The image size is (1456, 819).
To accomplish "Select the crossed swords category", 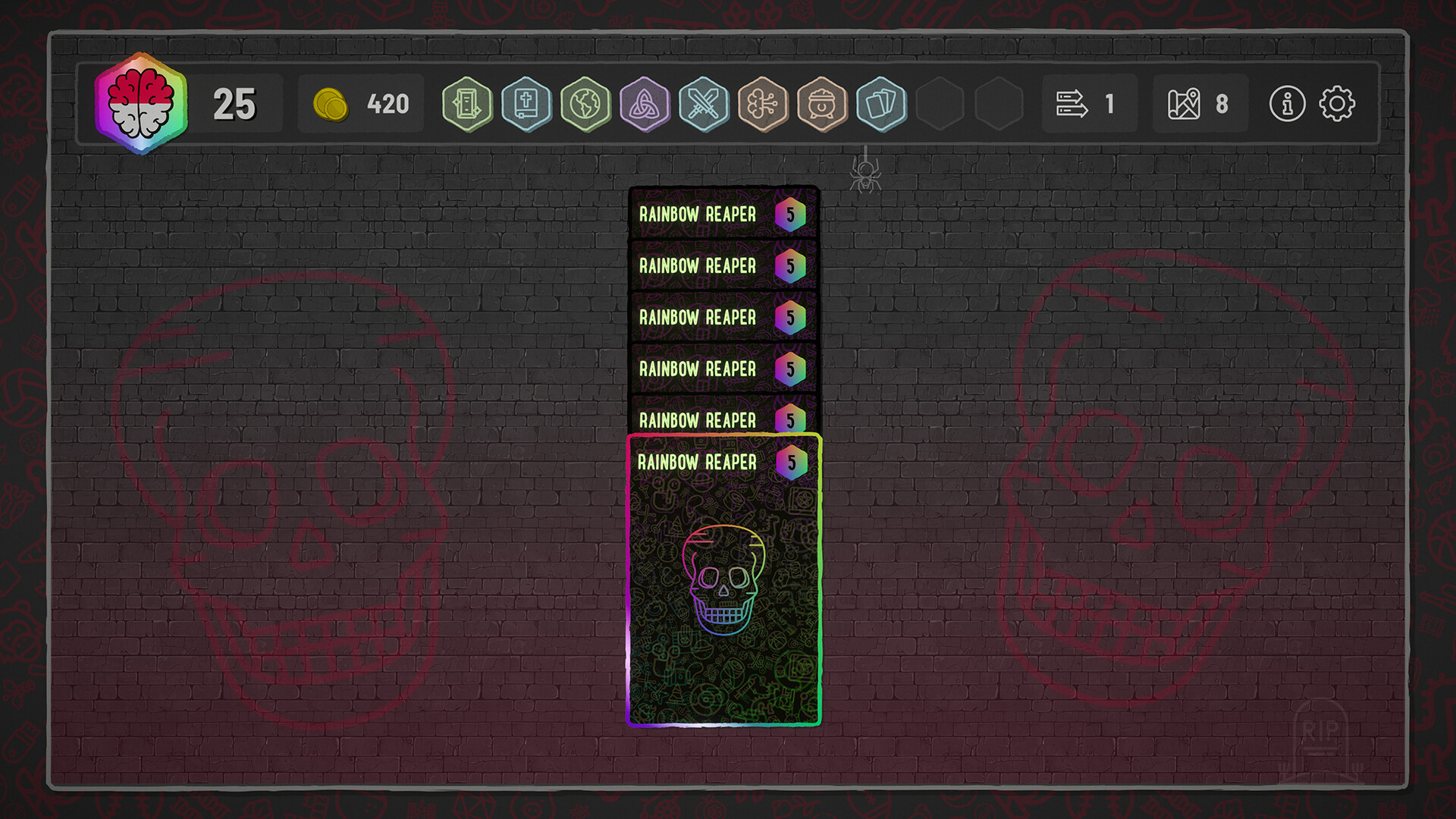I will tap(704, 105).
